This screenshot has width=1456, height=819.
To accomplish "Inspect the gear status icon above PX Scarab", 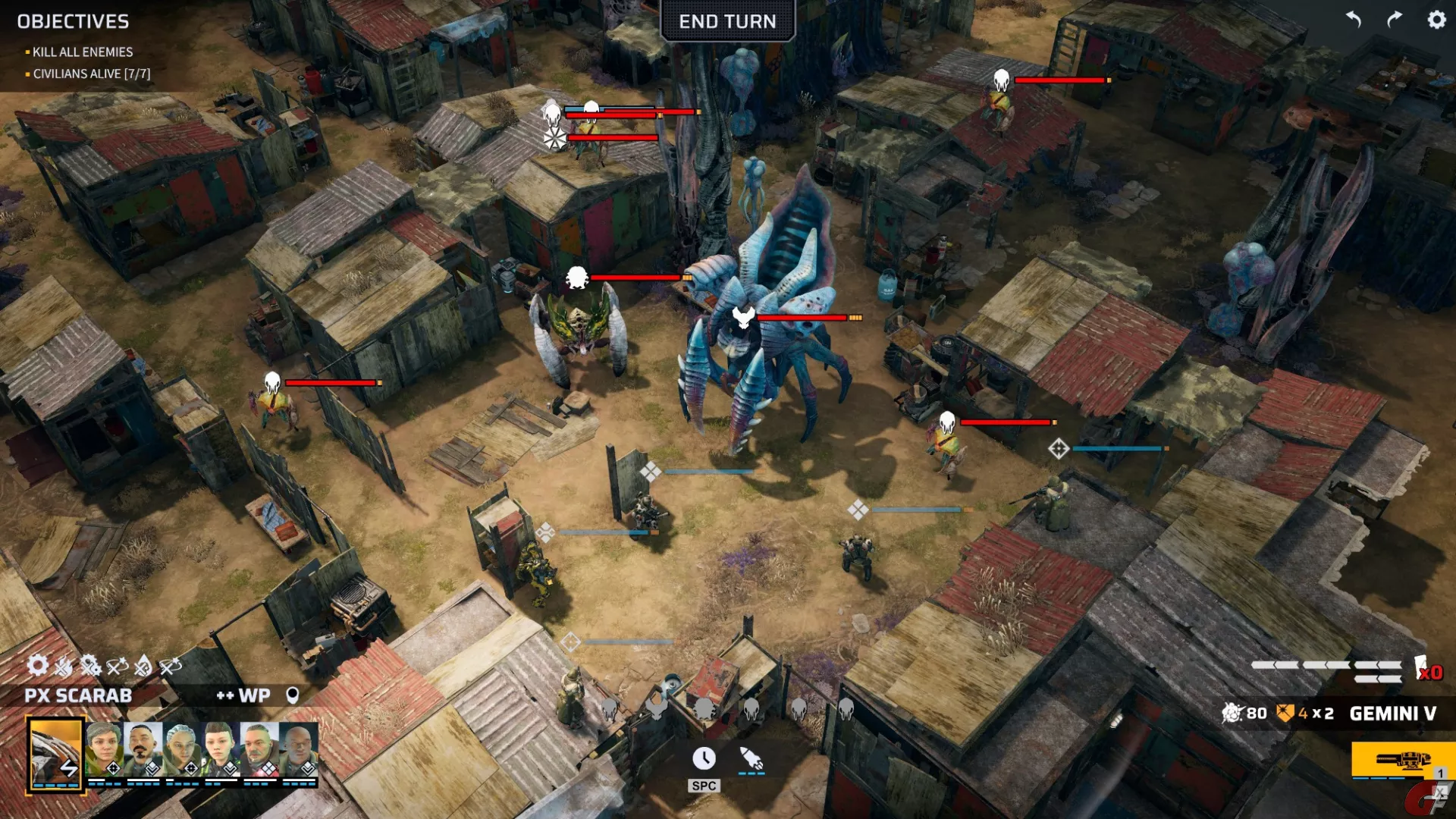I will point(37,666).
